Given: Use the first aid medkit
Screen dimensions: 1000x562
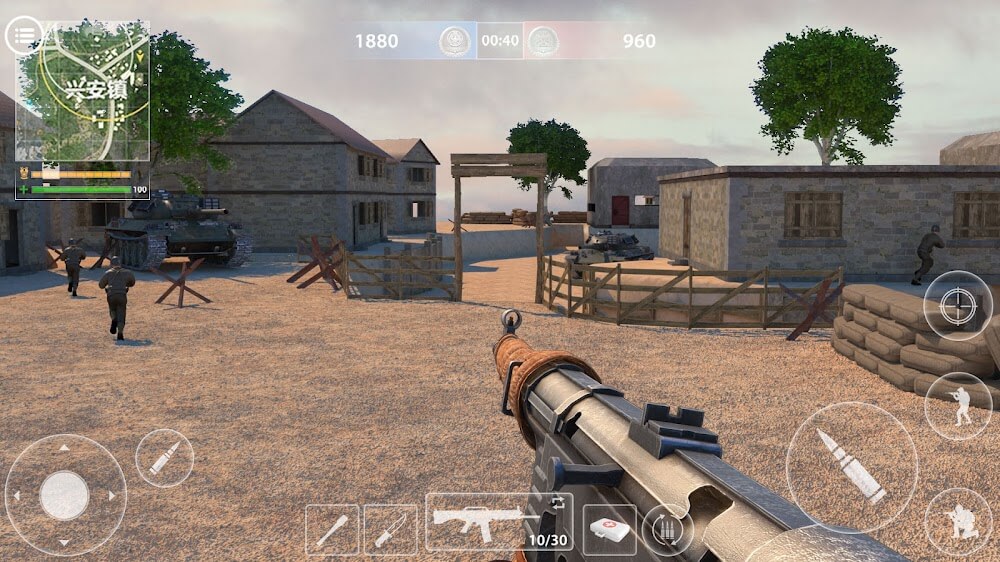Looking at the screenshot, I should [x=610, y=528].
